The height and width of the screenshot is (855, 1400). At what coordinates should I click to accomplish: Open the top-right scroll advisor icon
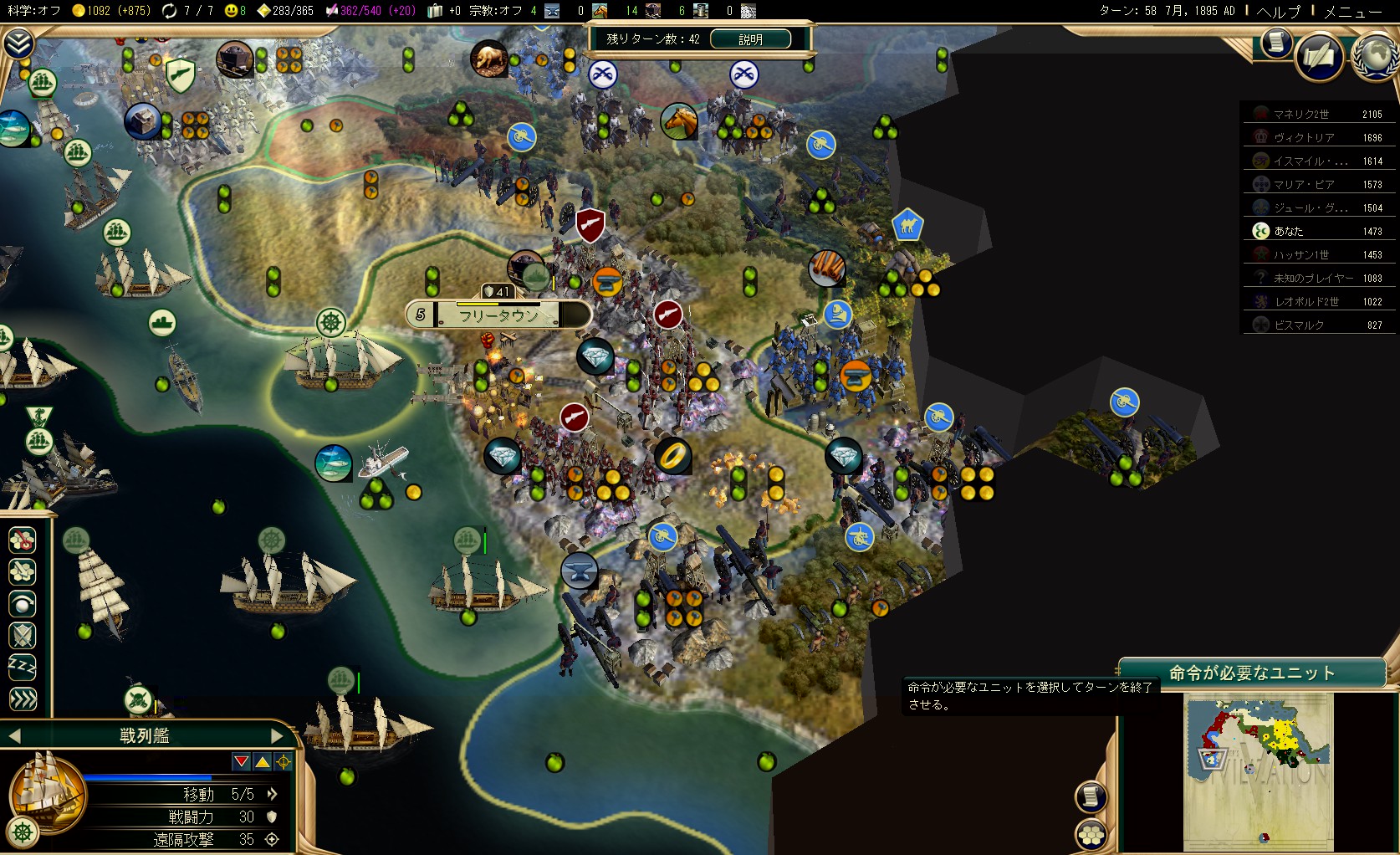1276,42
